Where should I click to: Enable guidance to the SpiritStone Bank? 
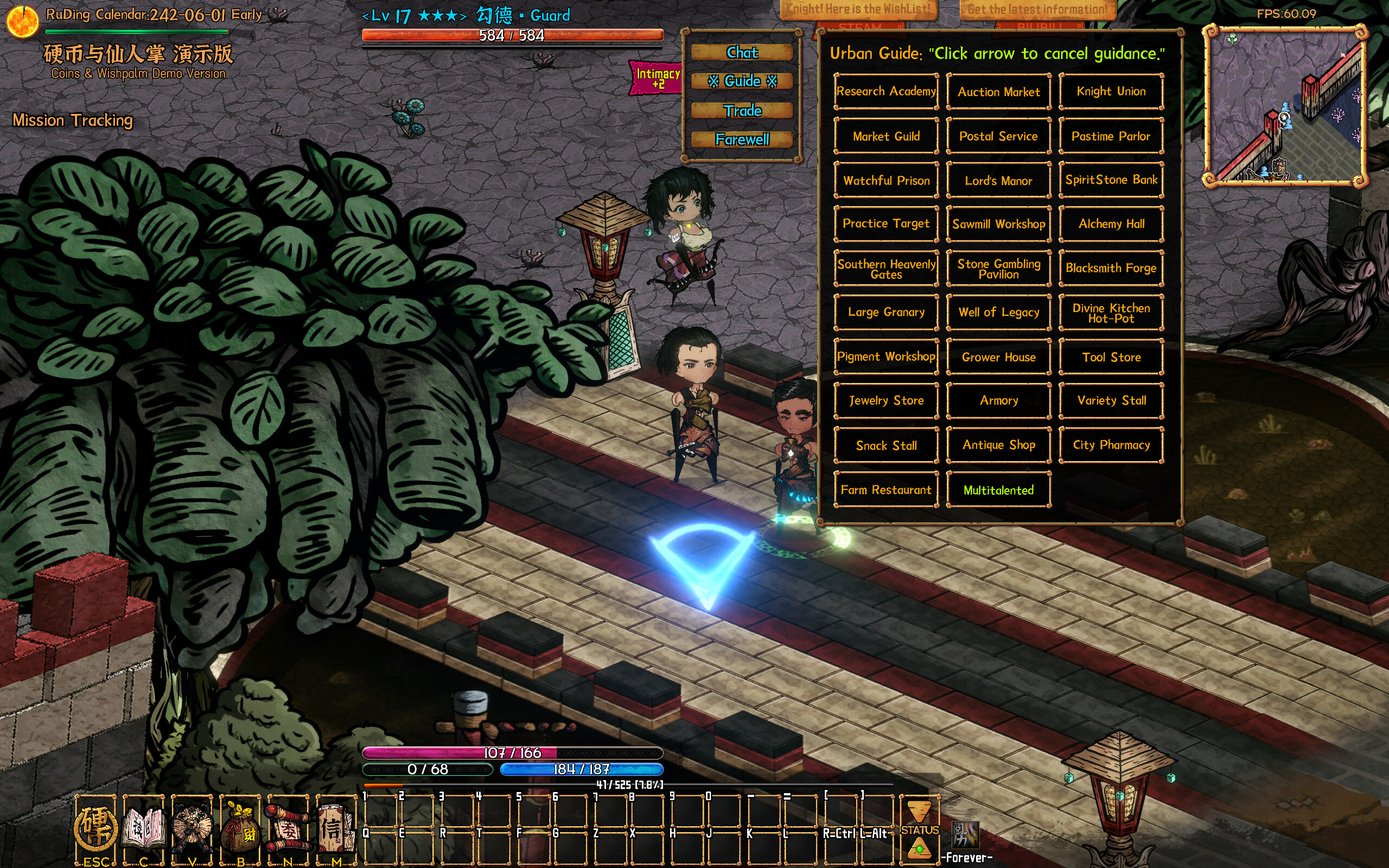(1111, 179)
